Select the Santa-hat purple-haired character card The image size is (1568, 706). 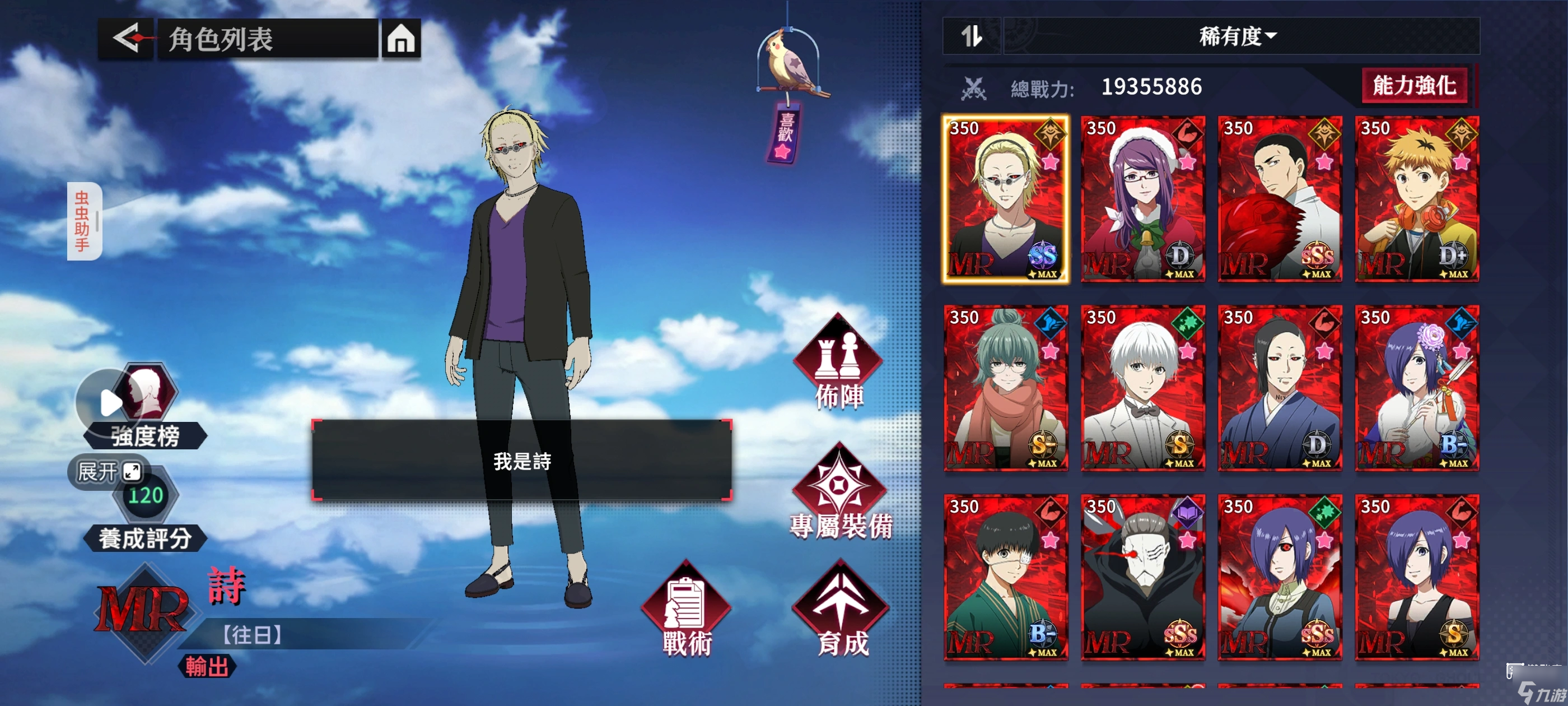[1142, 199]
